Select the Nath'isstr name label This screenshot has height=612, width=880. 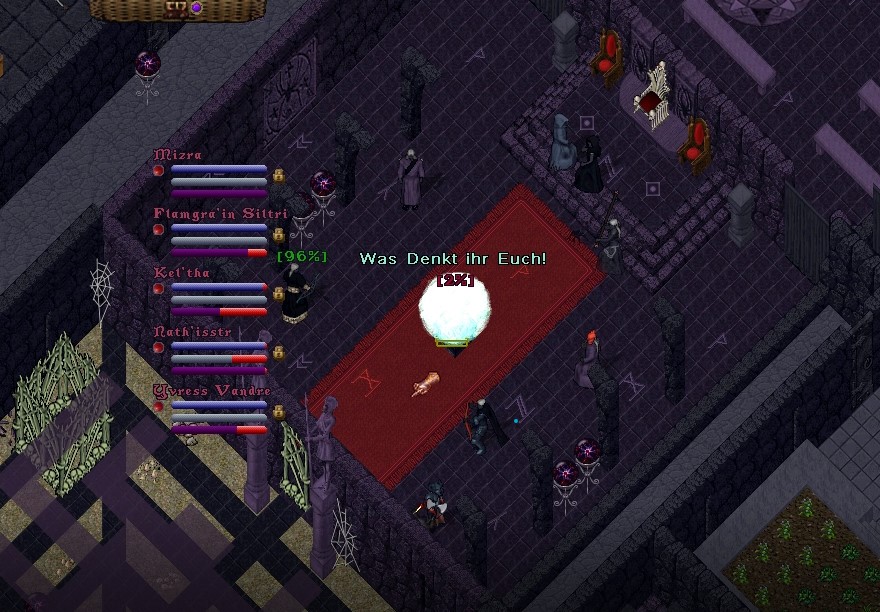pos(192,331)
